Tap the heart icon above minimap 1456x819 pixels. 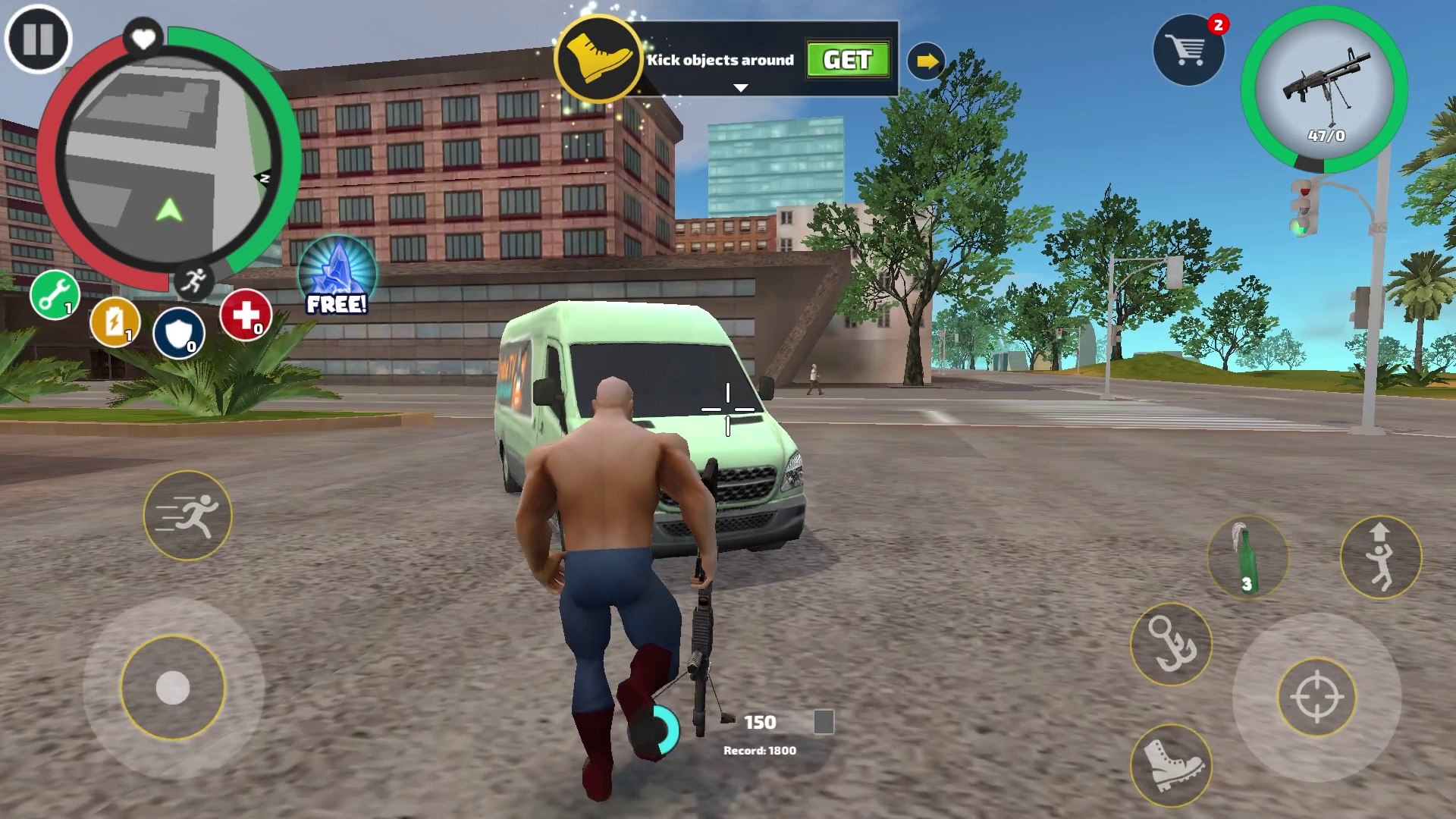pyautogui.click(x=143, y=37)
